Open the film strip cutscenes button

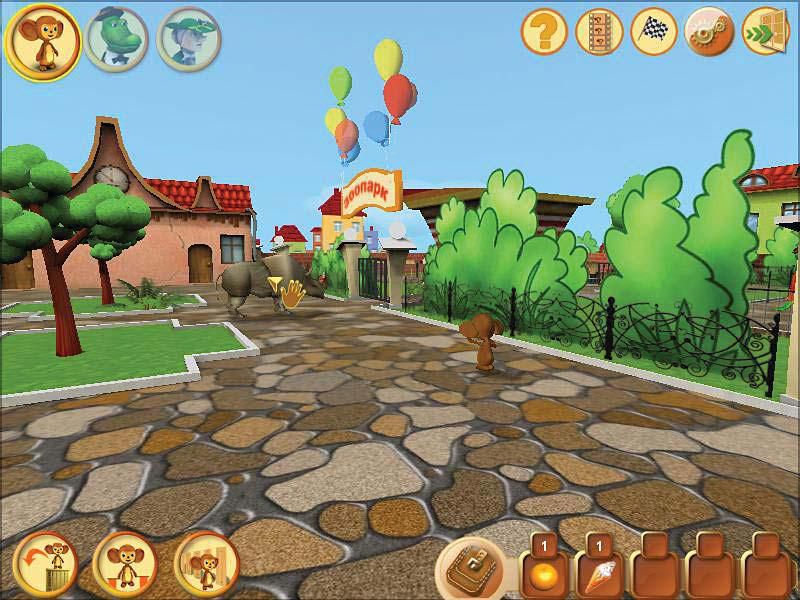(599, 33)
